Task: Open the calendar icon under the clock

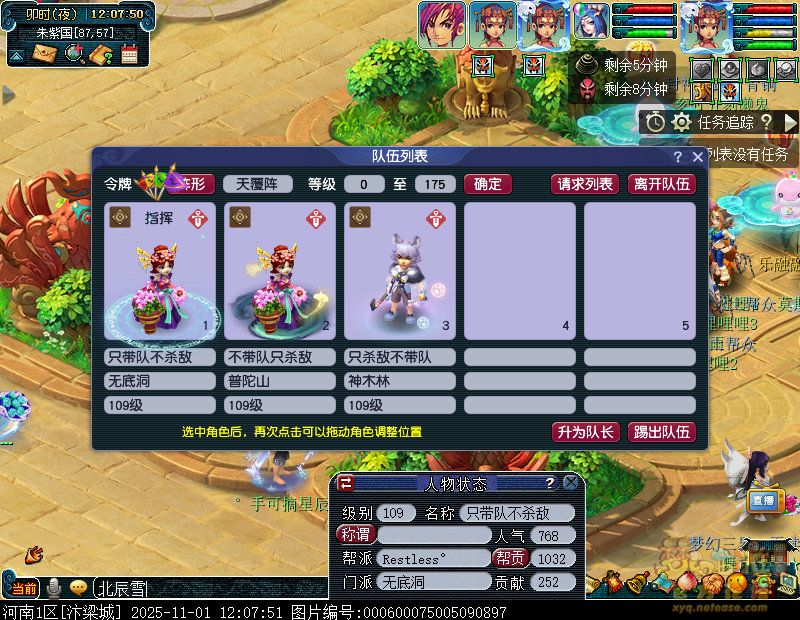Action: (129, 54)
